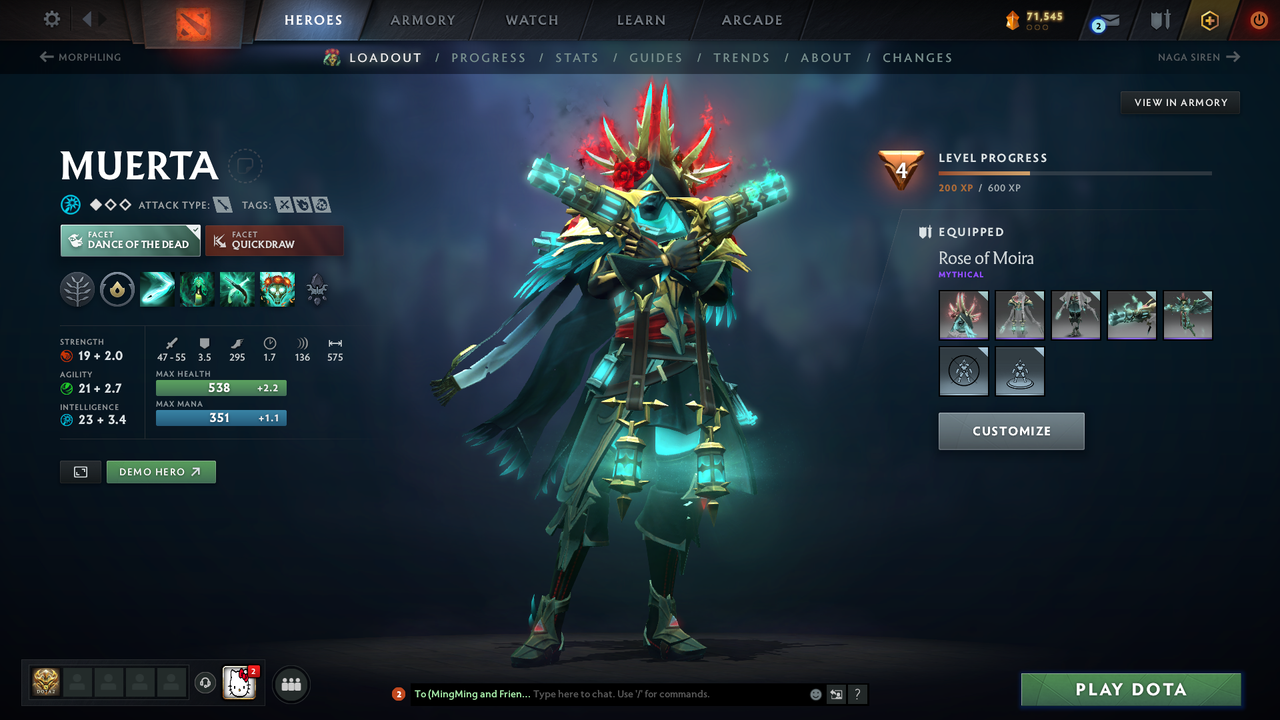The image size is (1280, 720).
Task: Click the Level Progress XP bar
Action: (x=1075, y=172)
